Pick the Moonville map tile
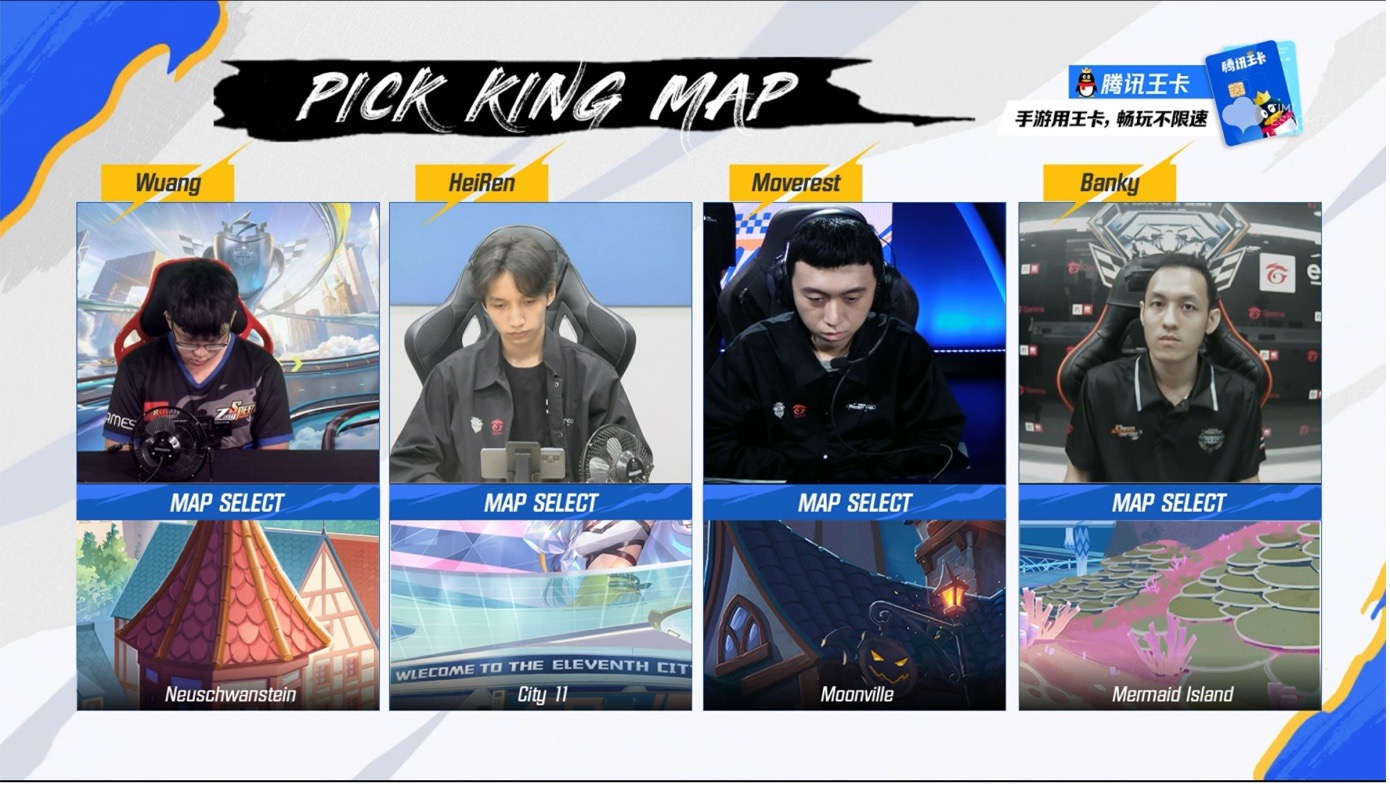 click(x=854, y=614)
